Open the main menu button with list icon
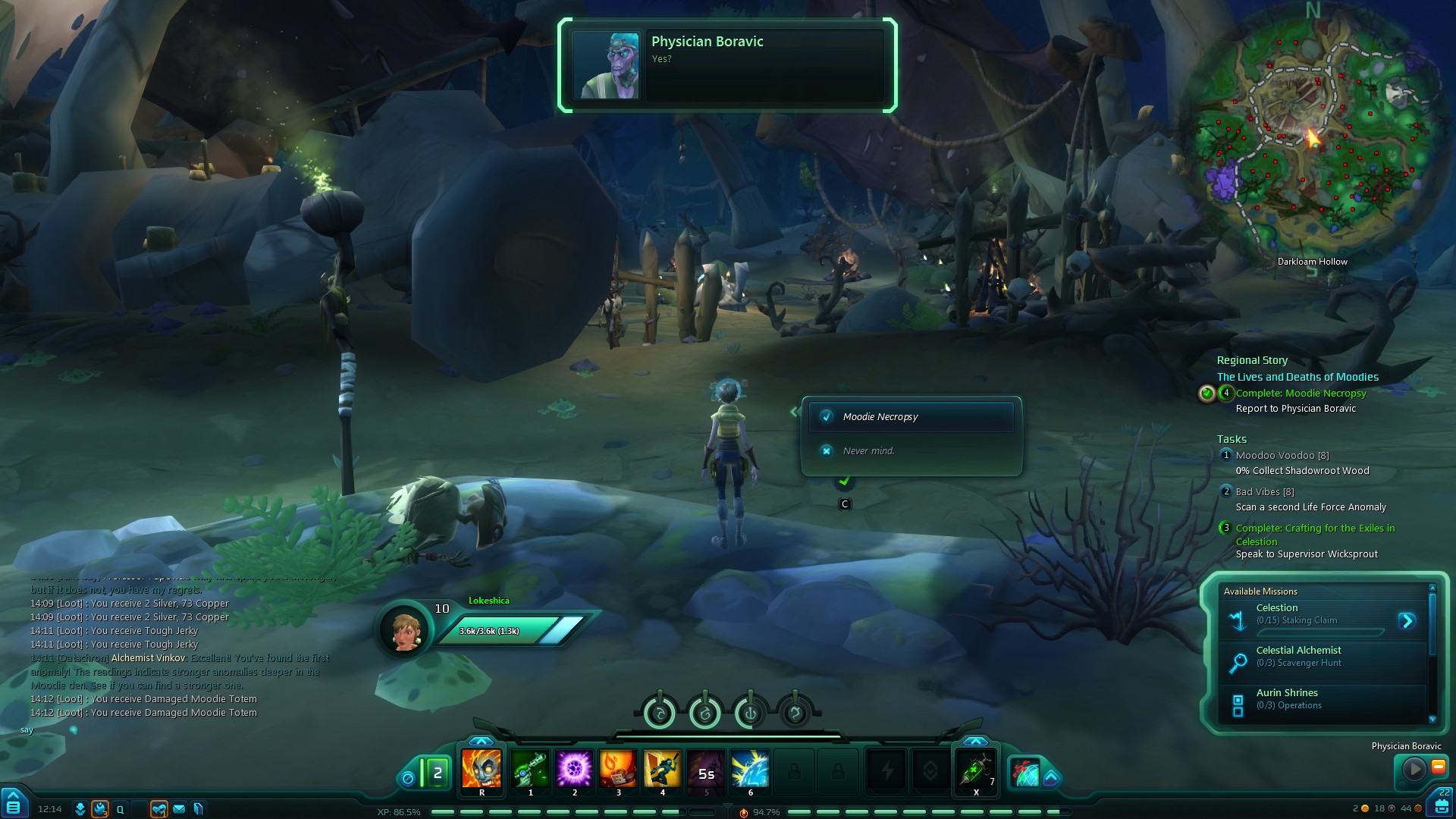Screen dimensions: 1456x819 13,804
